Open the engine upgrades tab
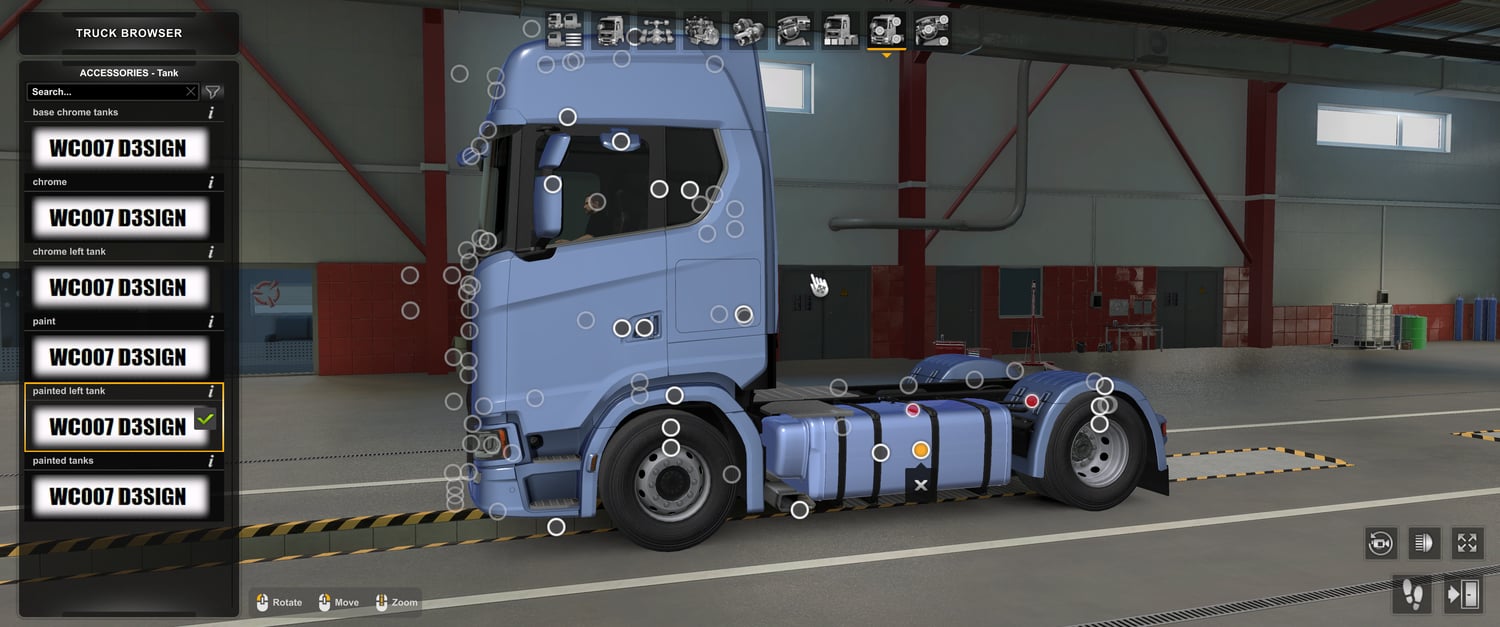The width and height of the screenshot is (1500, 627). pos(702,31)
